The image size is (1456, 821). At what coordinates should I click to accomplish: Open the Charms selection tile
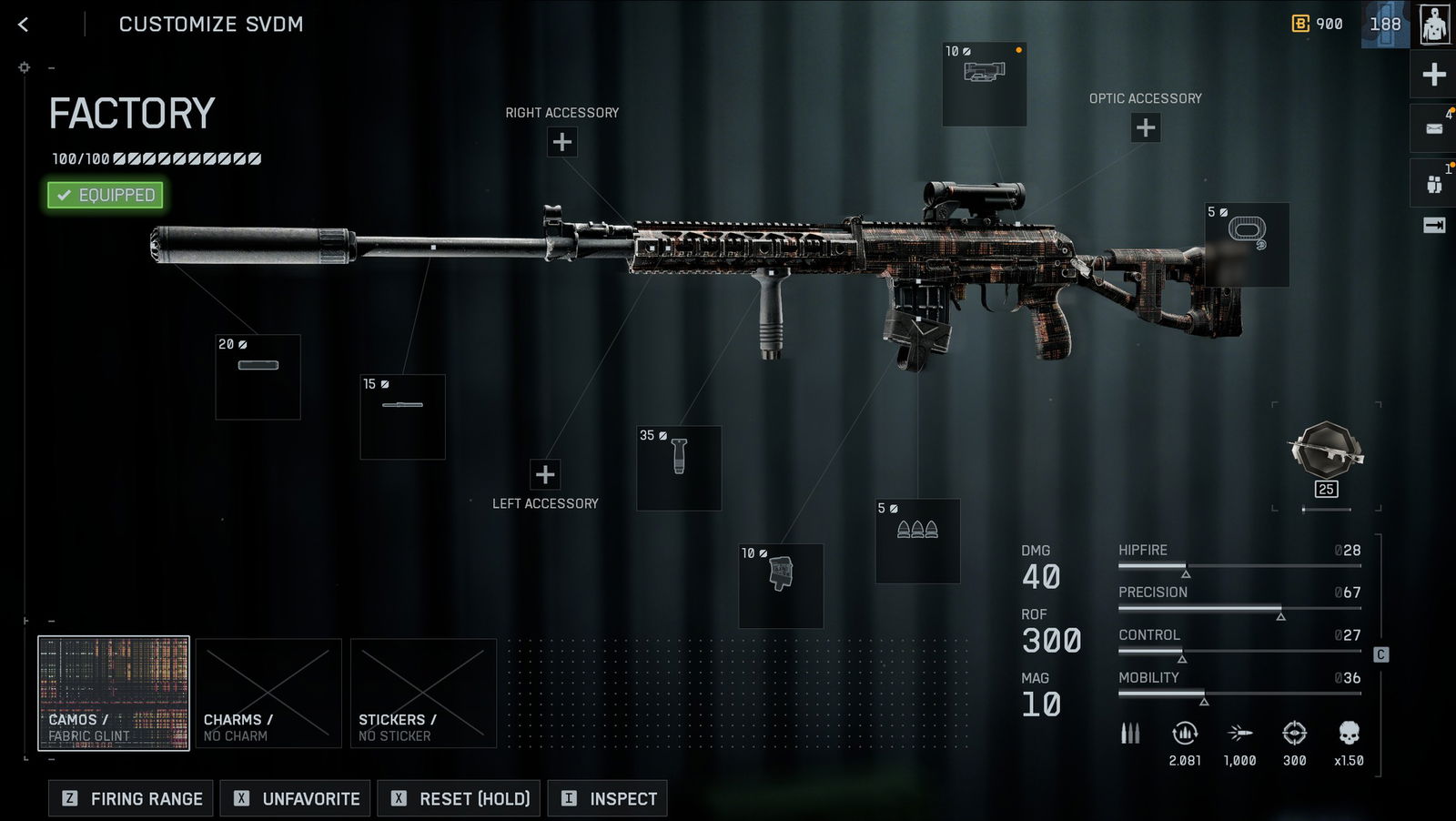(268, 694)
